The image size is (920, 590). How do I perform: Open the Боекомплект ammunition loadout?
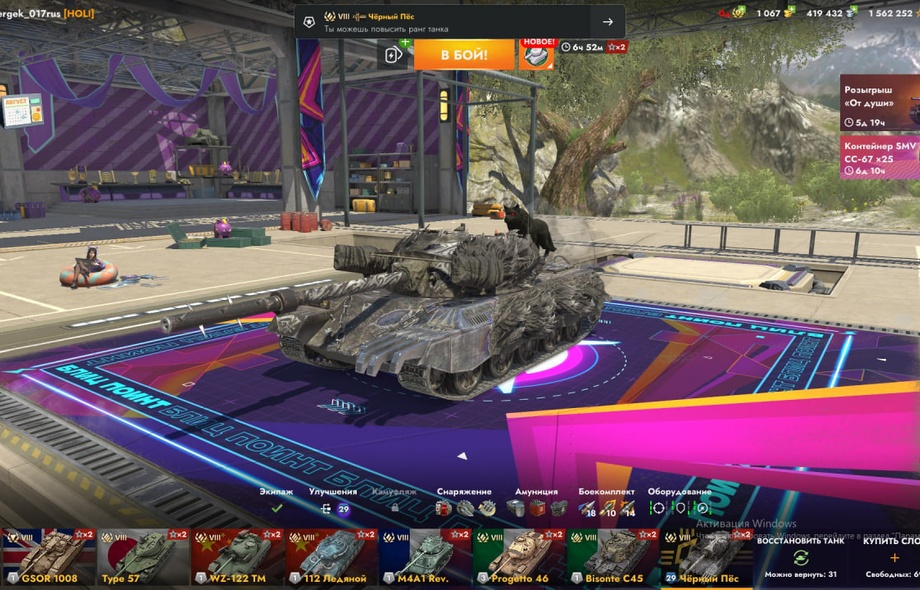[607, 502]
